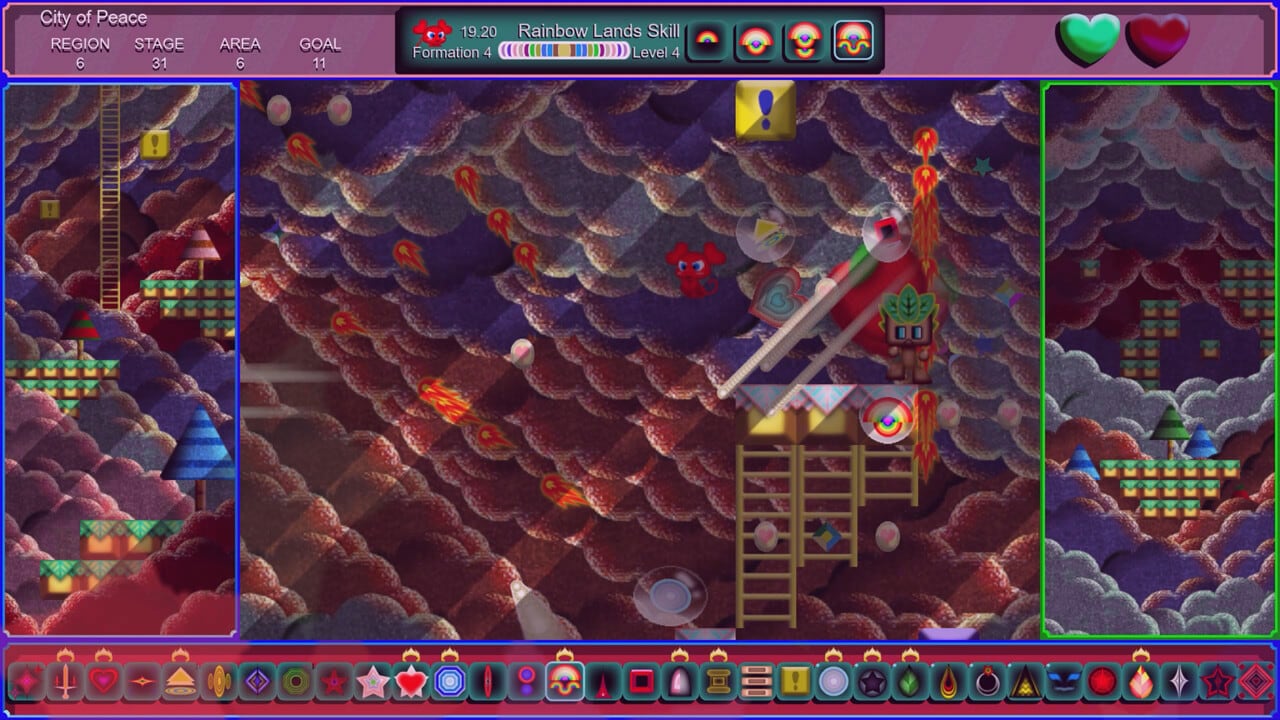The image size is (1280, 720).
Task: Select the red diamond icon at bar end
Action: [1256, 682]
